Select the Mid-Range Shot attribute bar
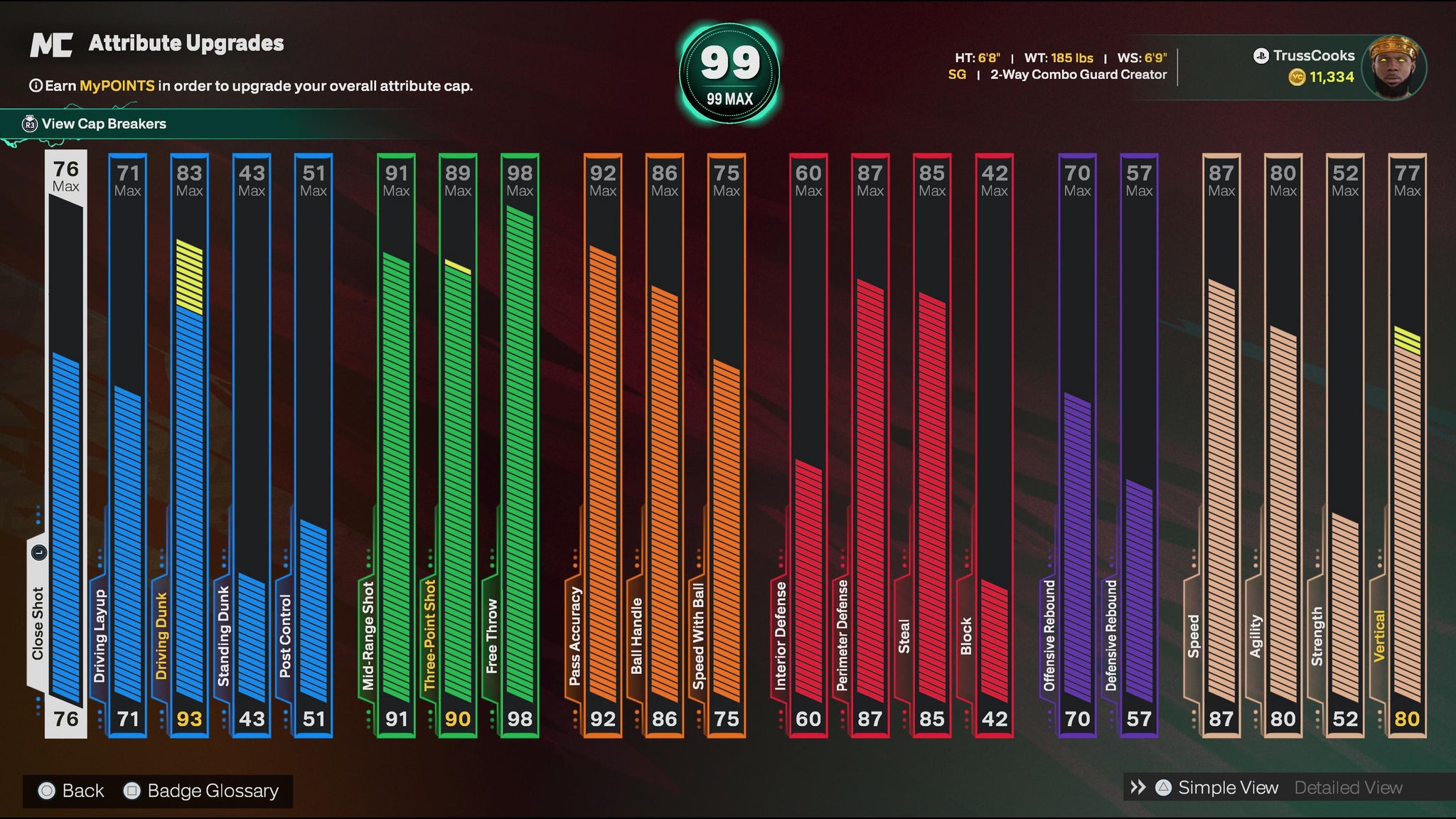This screenshot has width=1456, height=819. tap(396, 444)
